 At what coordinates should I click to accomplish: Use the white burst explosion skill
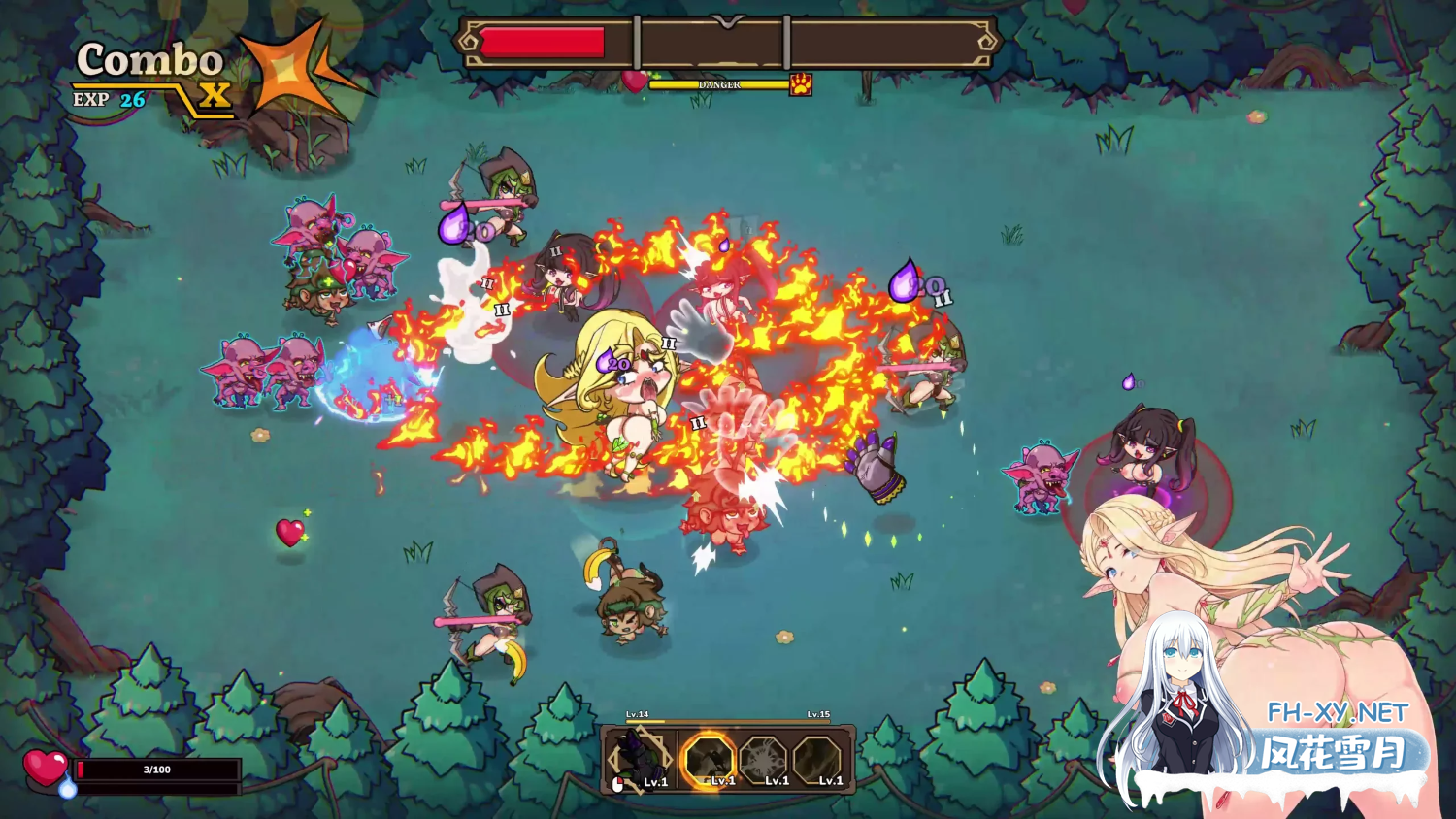764,760
